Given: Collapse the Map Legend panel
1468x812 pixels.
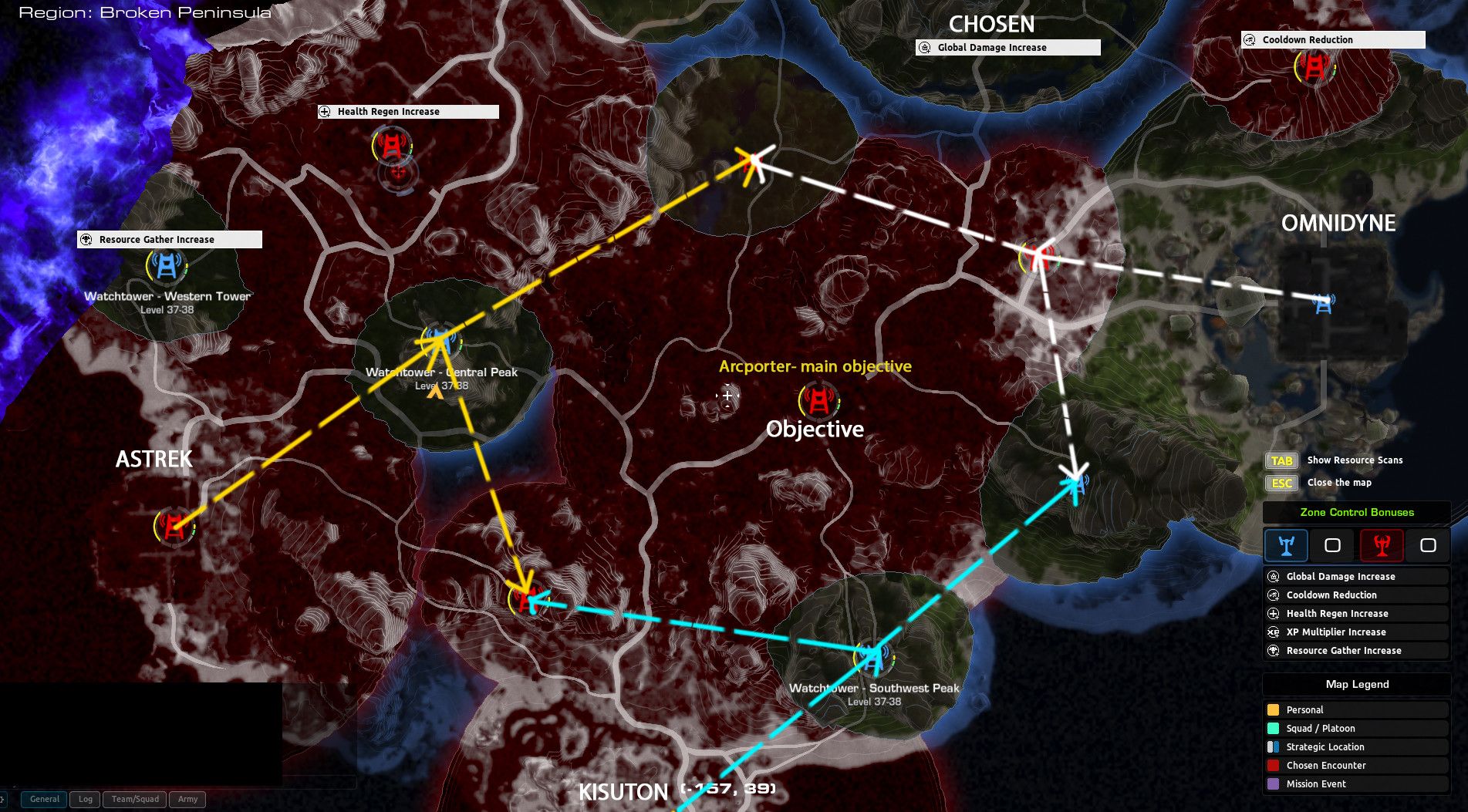Looking at the screenshot, I should (1356, 684).
